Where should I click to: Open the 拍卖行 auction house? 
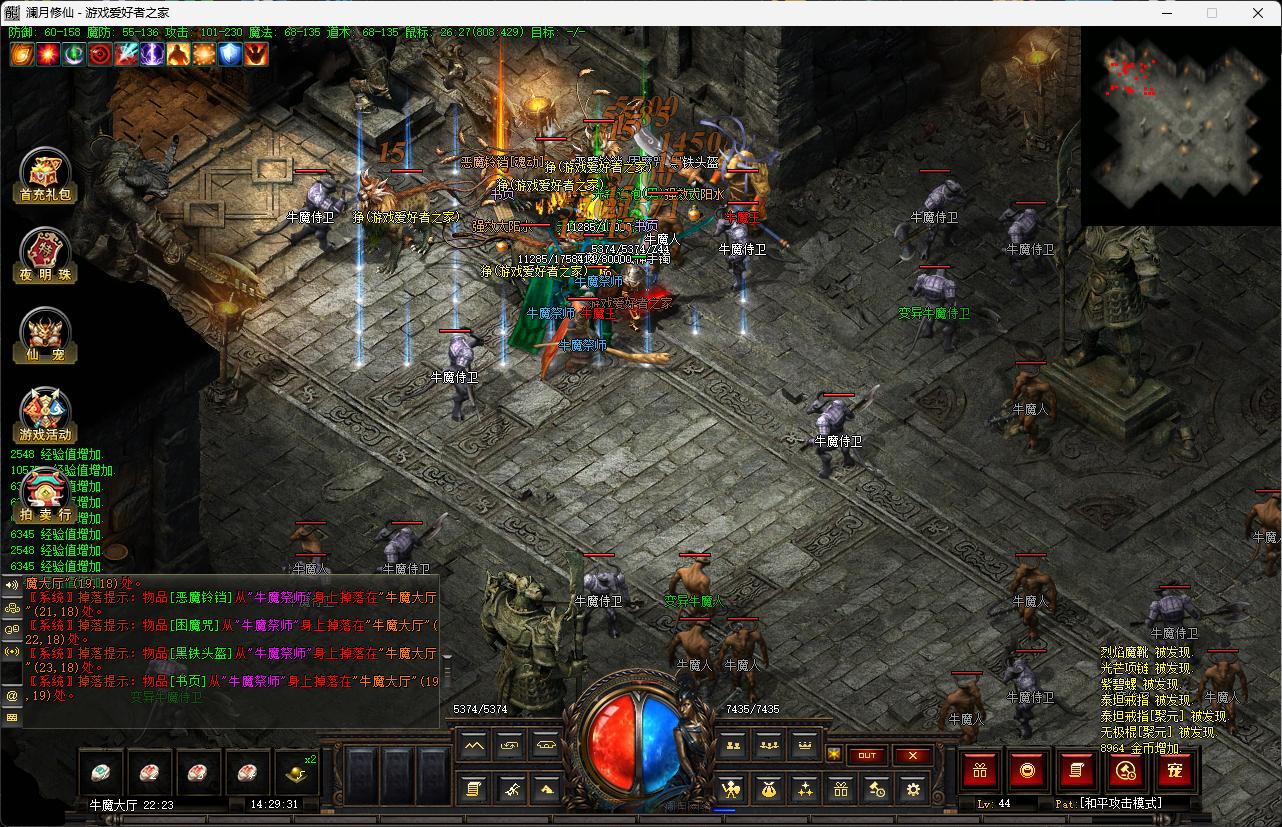click(x=46, y=495)
